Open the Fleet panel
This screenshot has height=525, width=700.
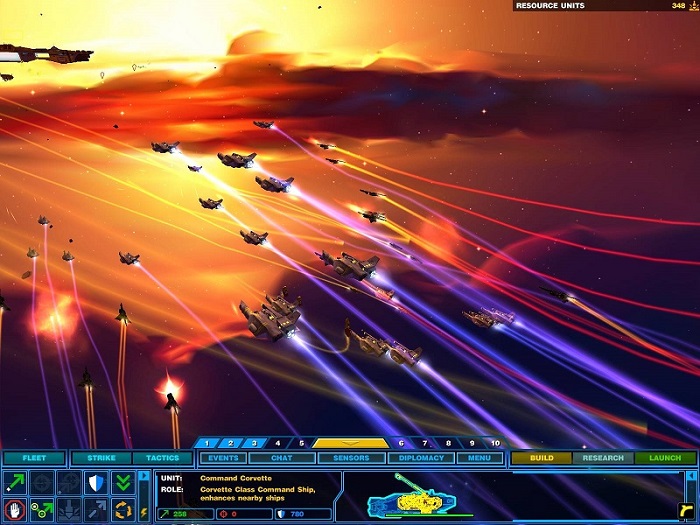point(33,458)
